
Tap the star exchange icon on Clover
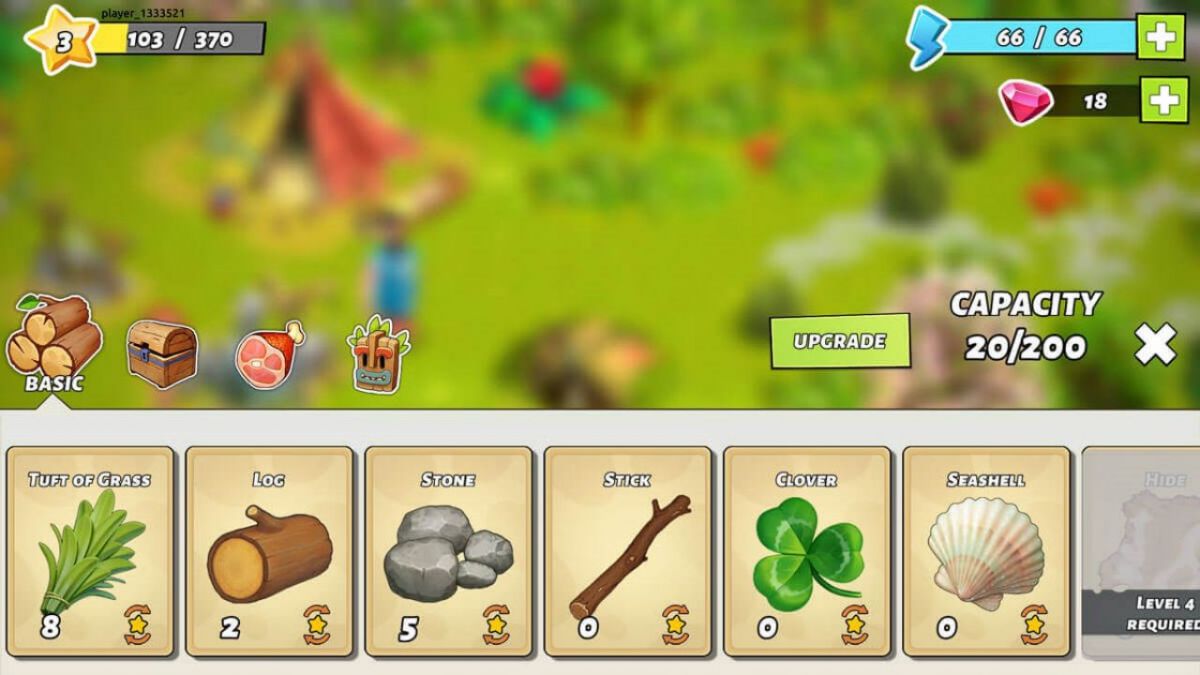(x=854, y=624)
